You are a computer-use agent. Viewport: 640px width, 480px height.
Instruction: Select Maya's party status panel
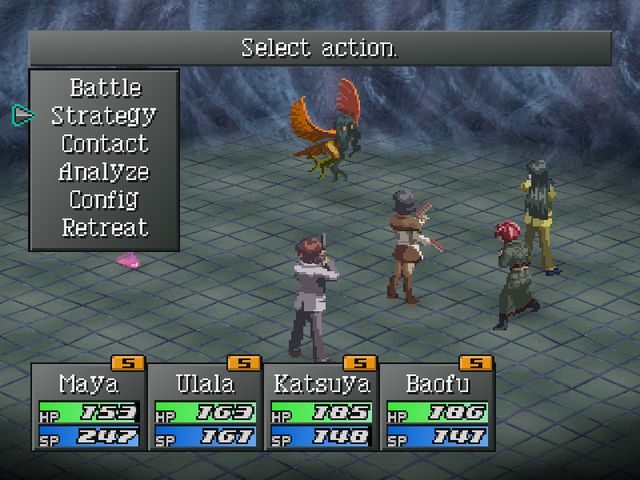pos(88,408)
